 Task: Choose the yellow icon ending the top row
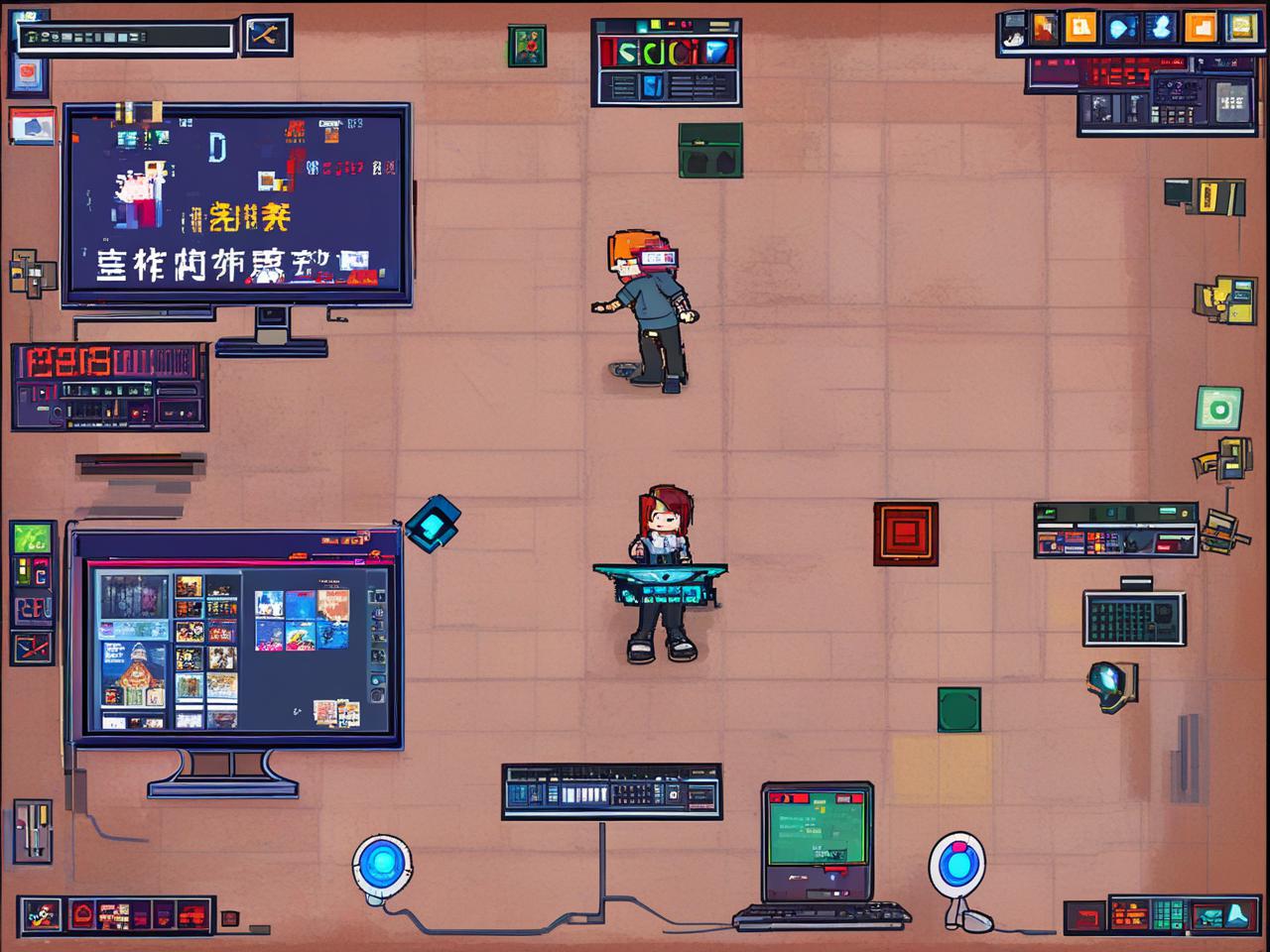click(1240, 28)
